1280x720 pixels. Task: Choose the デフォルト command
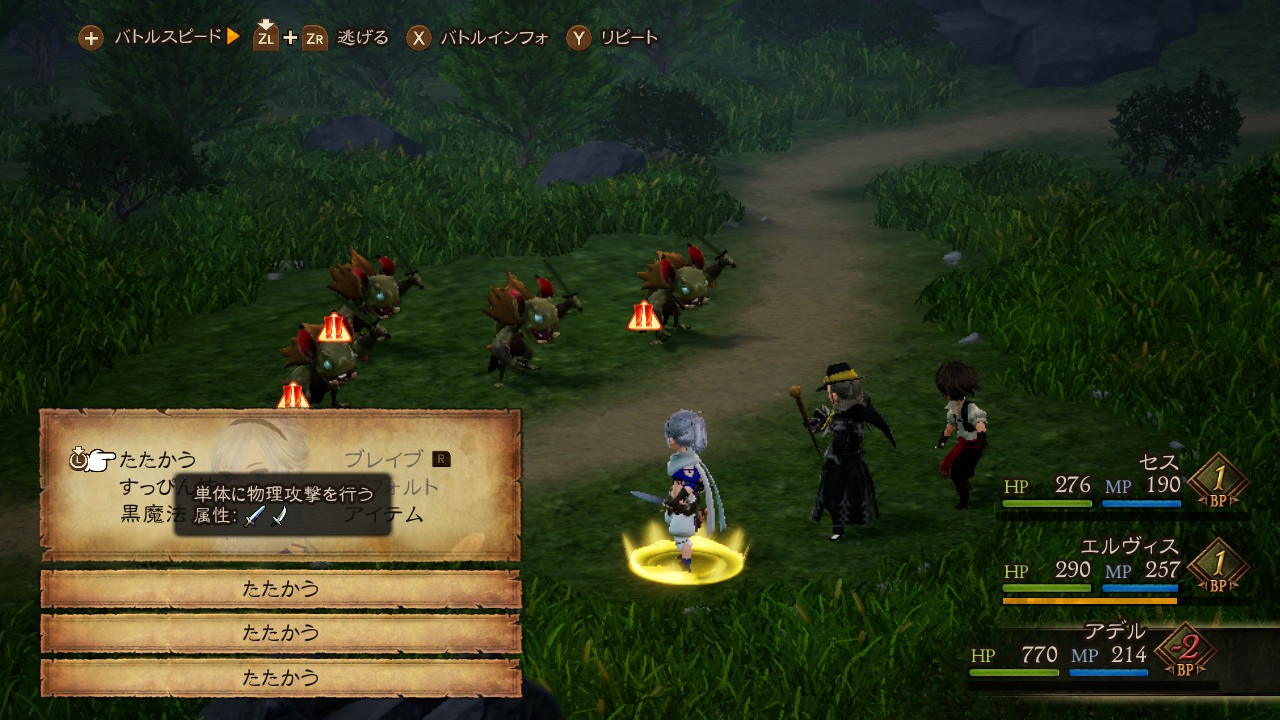point(415,488)
